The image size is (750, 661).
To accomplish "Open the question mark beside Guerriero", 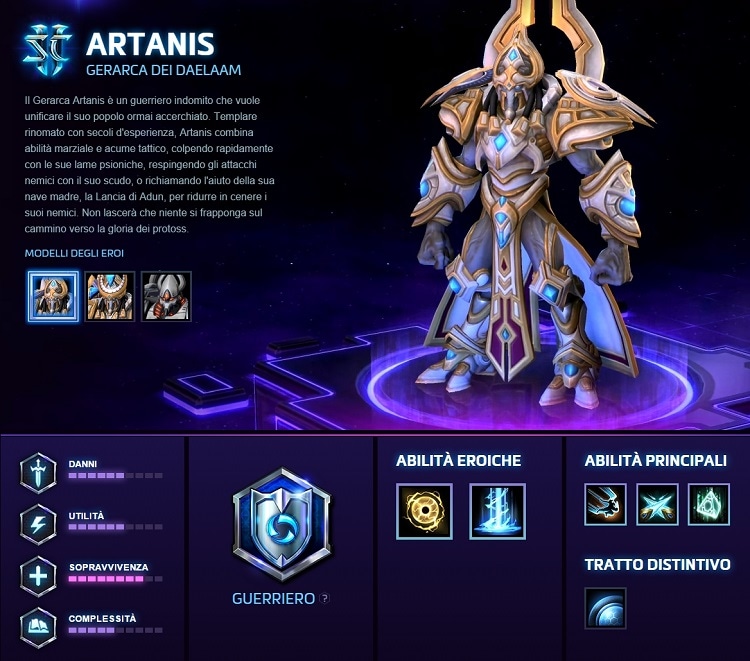I will [x=325, y=599].
